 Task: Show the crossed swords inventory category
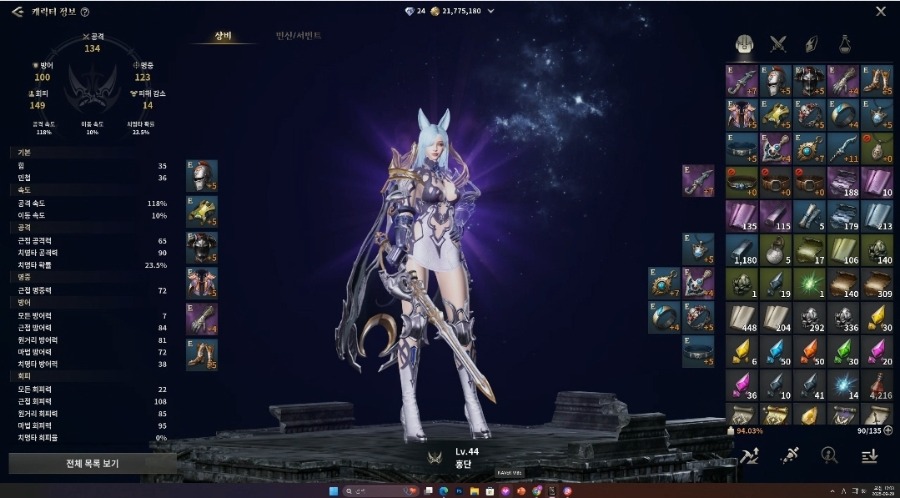point(778,43)
